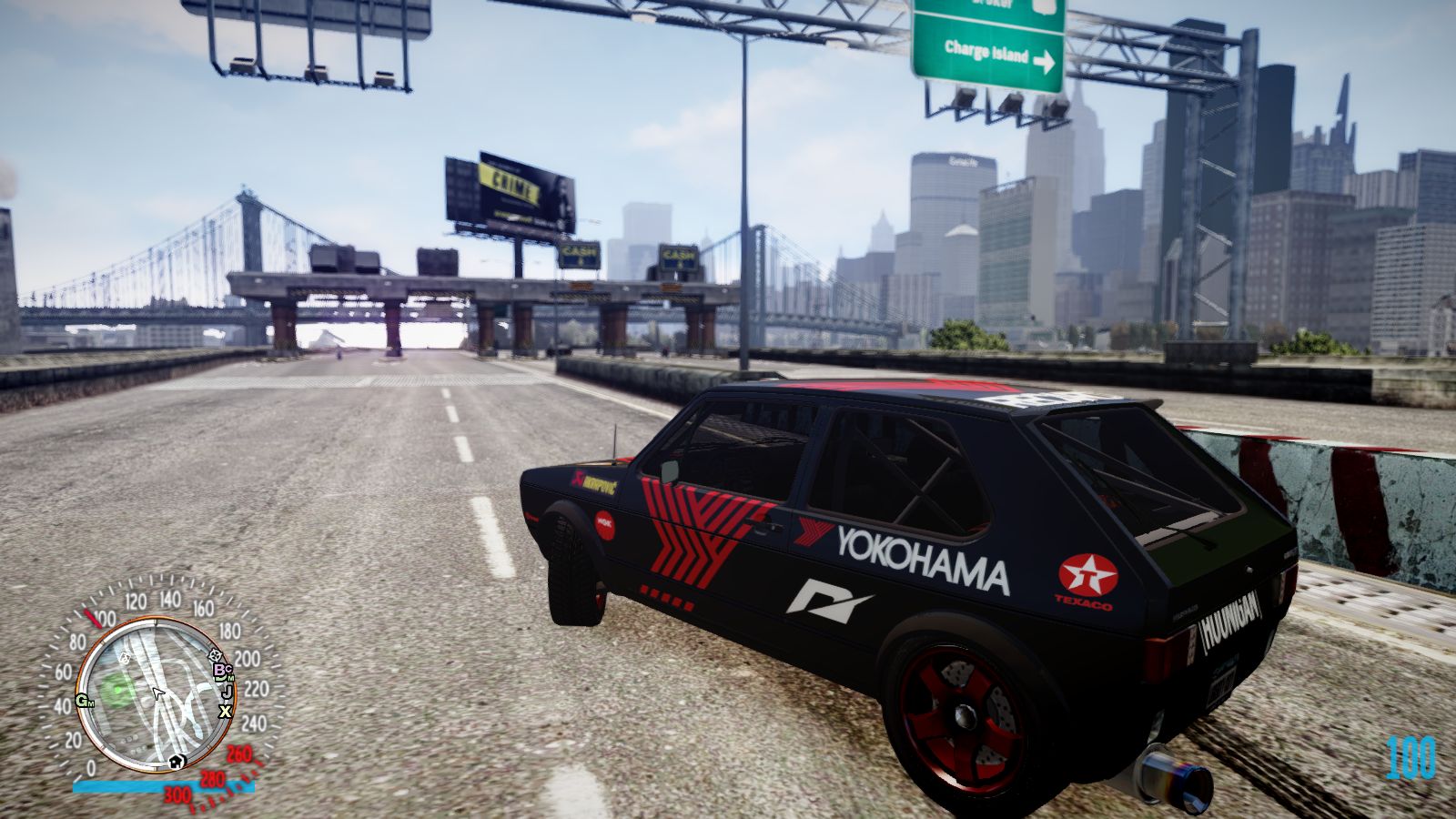Select the safehouse marker on the radar
1456x819 pixels.
point(176,761)
